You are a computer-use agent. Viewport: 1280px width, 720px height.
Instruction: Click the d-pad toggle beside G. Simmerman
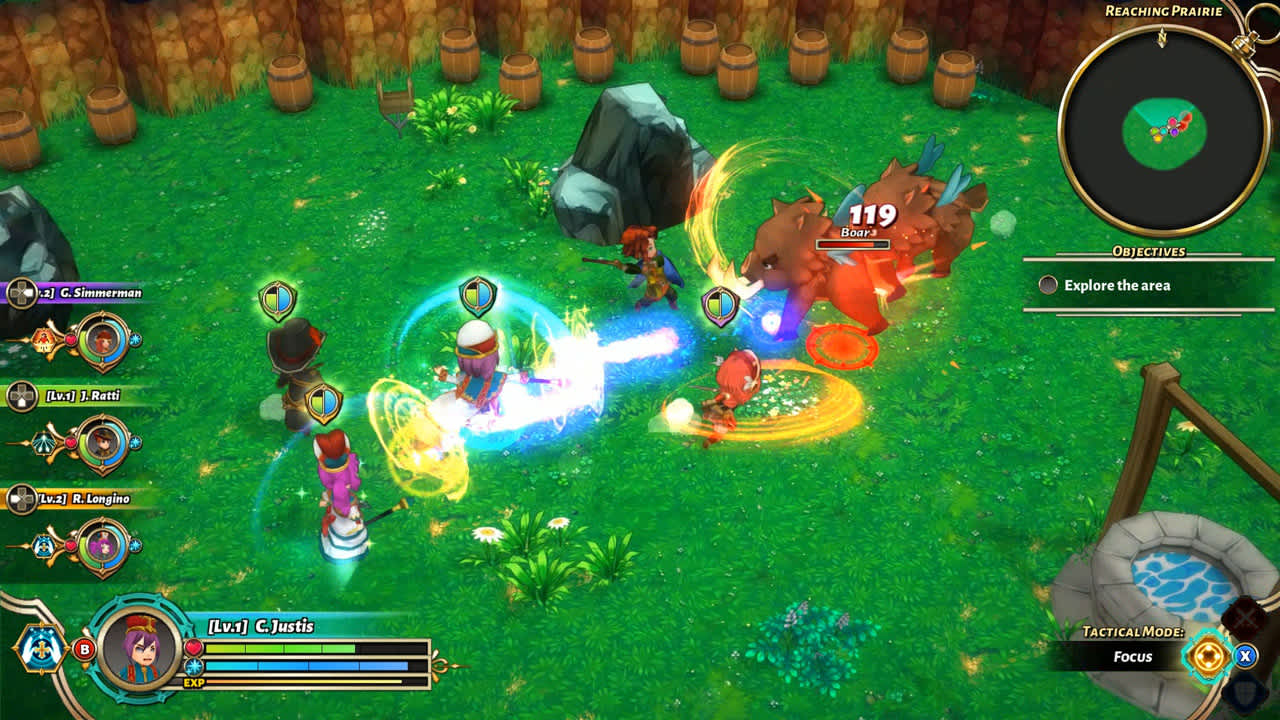tap(21, 292)
